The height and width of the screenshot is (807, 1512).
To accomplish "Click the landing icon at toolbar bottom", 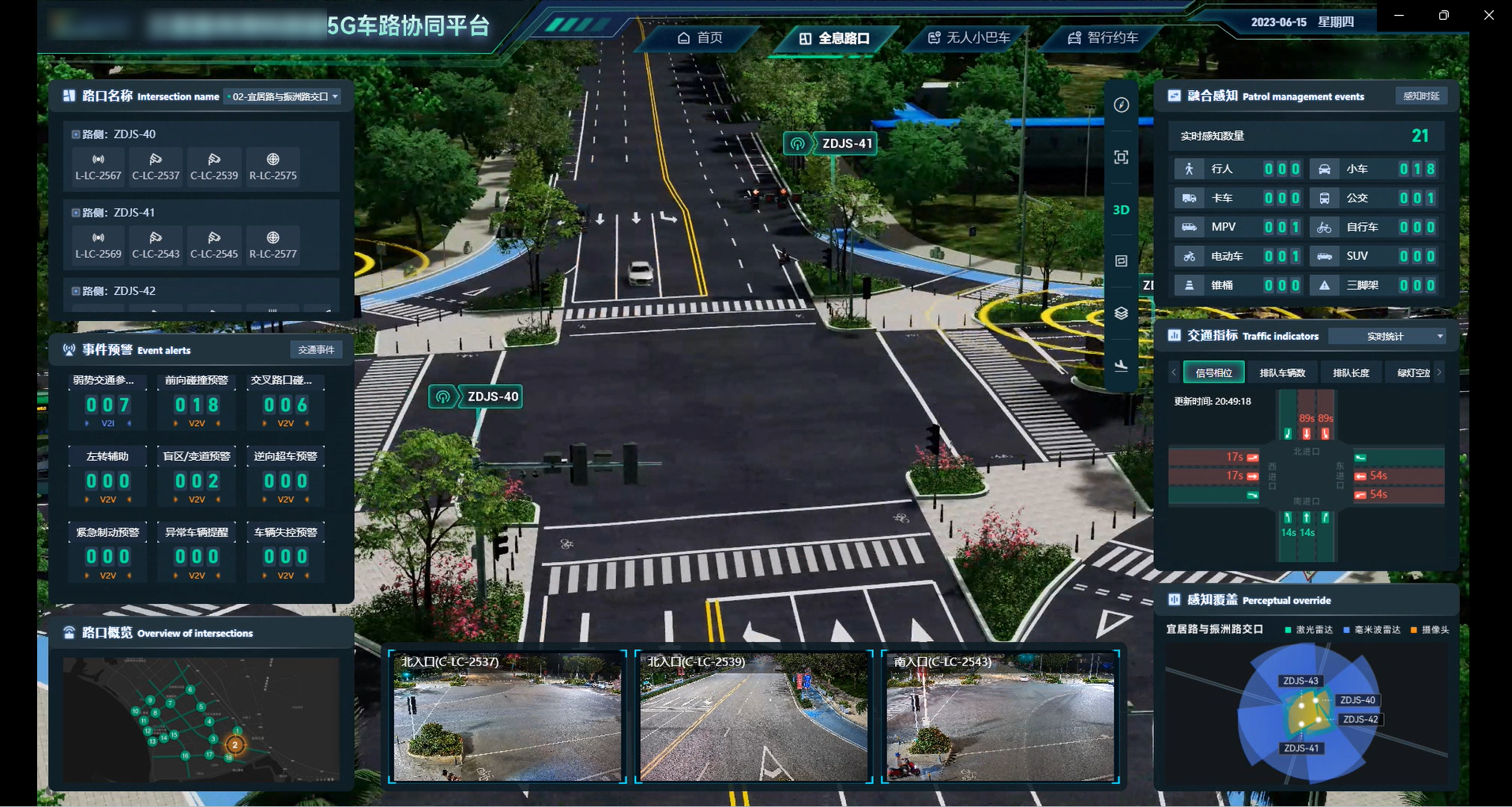I will click(1121, 366).
